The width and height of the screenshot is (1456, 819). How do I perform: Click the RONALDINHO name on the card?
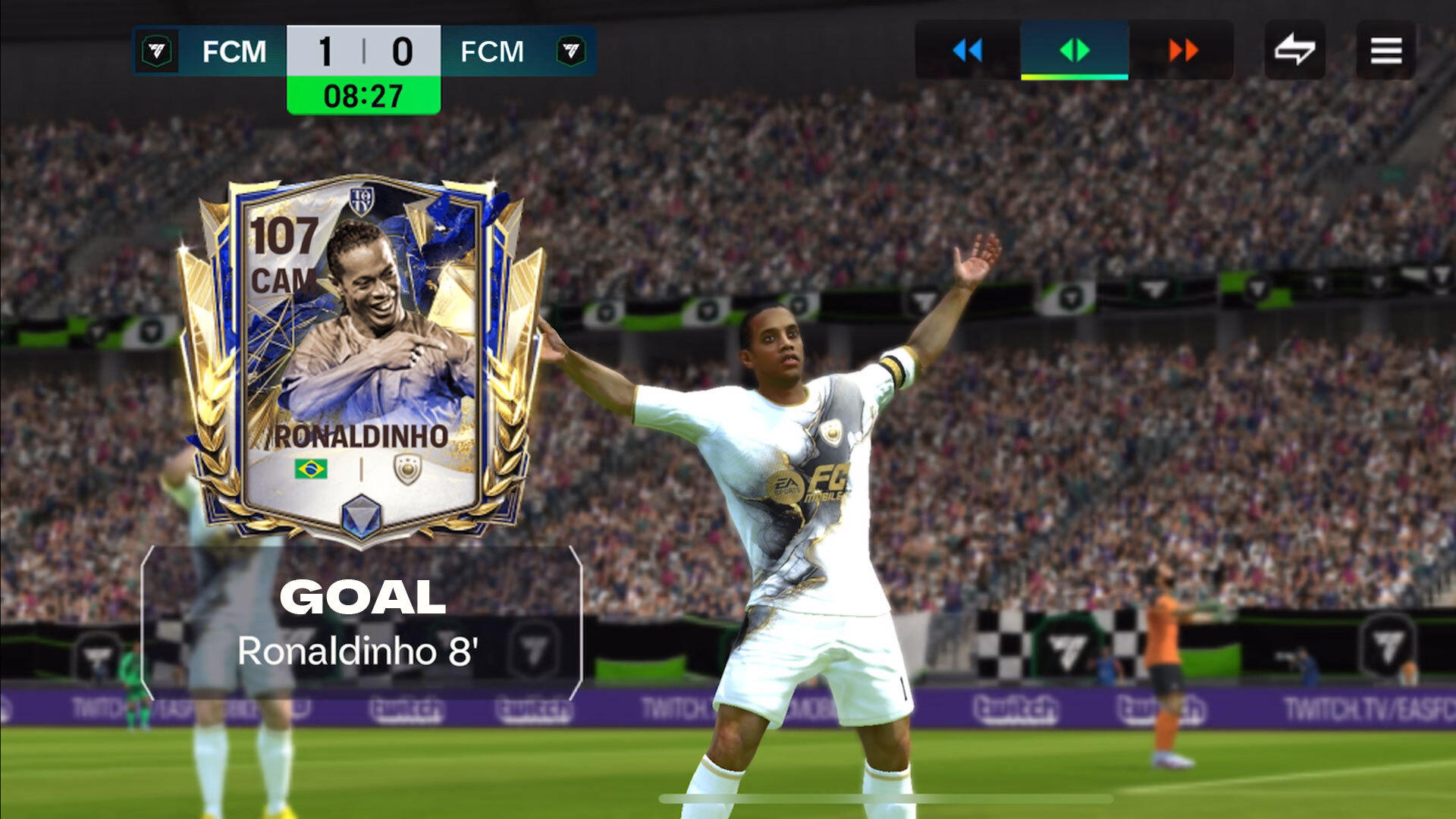(362, 435)
